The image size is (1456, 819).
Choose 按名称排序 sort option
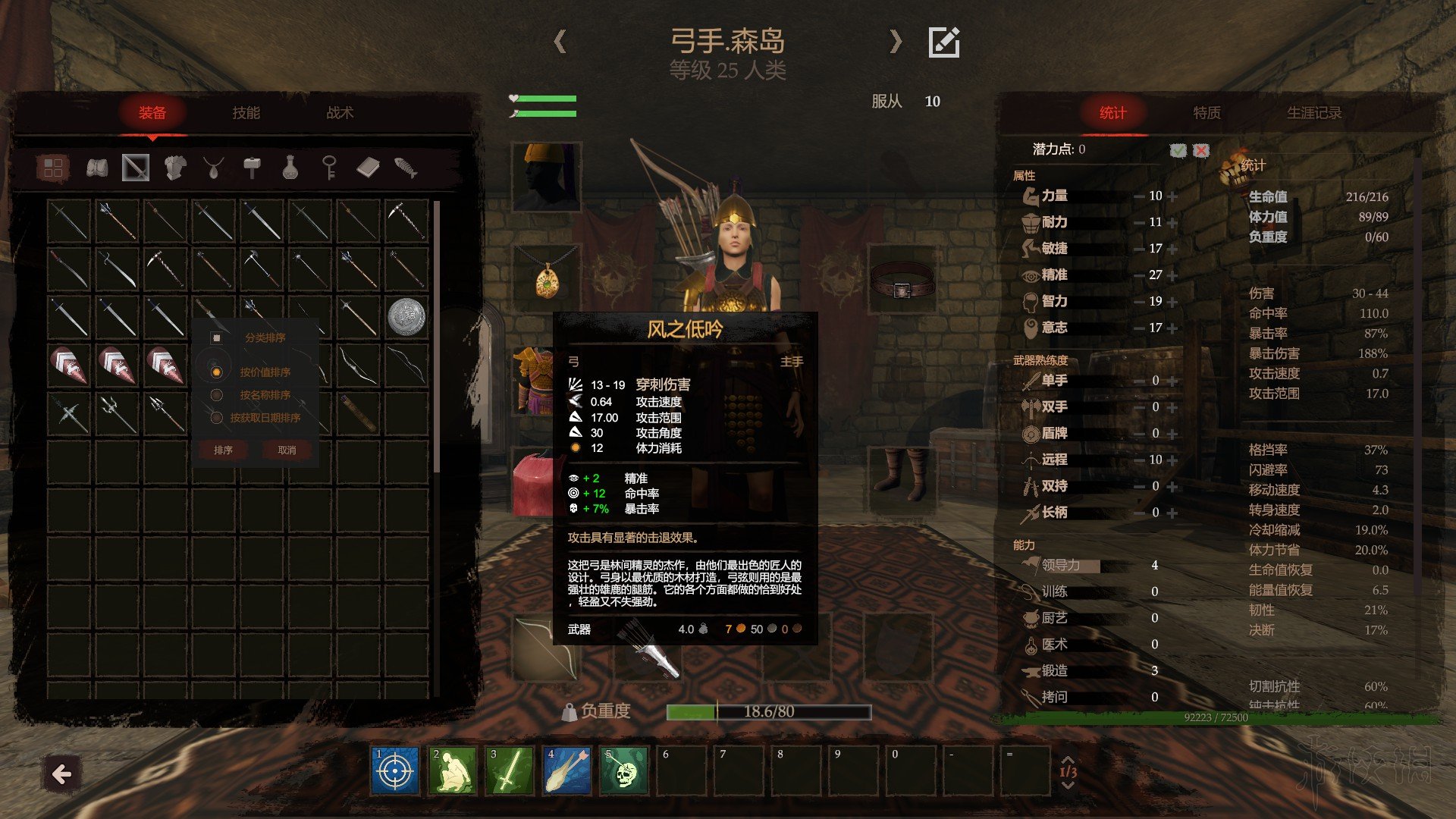point(217,395)
